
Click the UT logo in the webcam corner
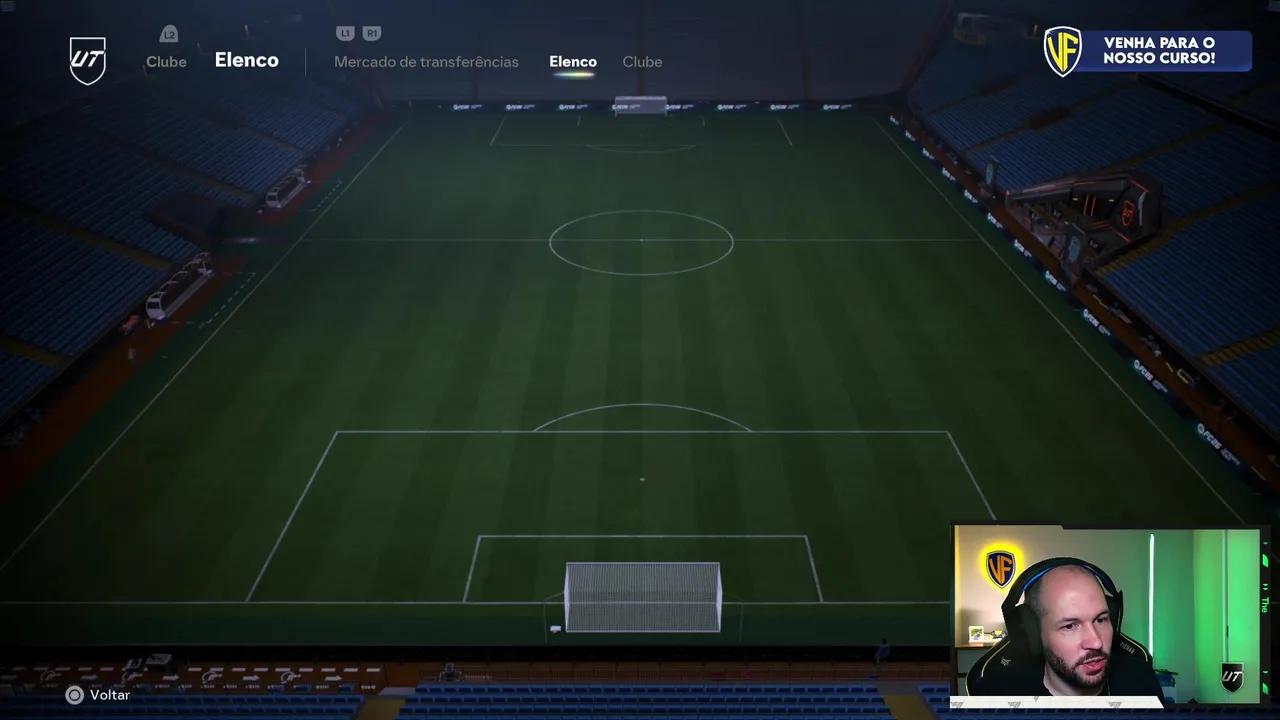coord(1233,677)
